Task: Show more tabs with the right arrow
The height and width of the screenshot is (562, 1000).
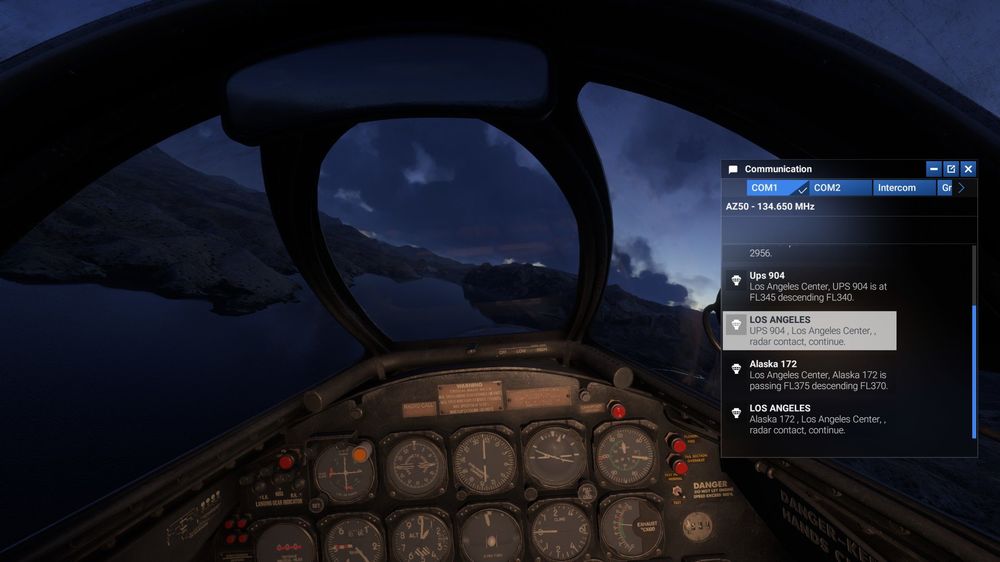Action: click(962, 188)
